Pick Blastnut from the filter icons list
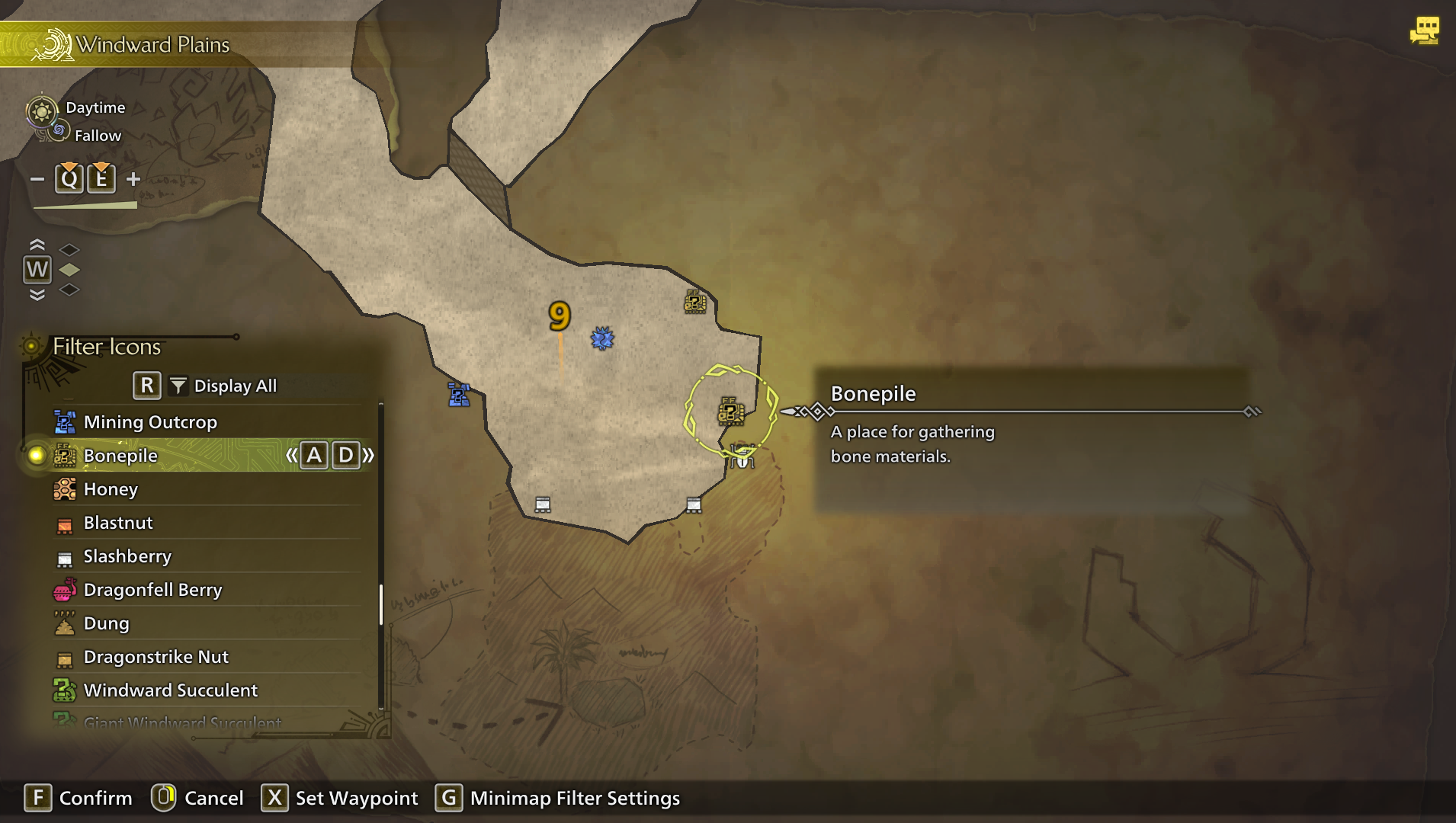Screen dimensions: 1456x823 (x=118, y=523)
